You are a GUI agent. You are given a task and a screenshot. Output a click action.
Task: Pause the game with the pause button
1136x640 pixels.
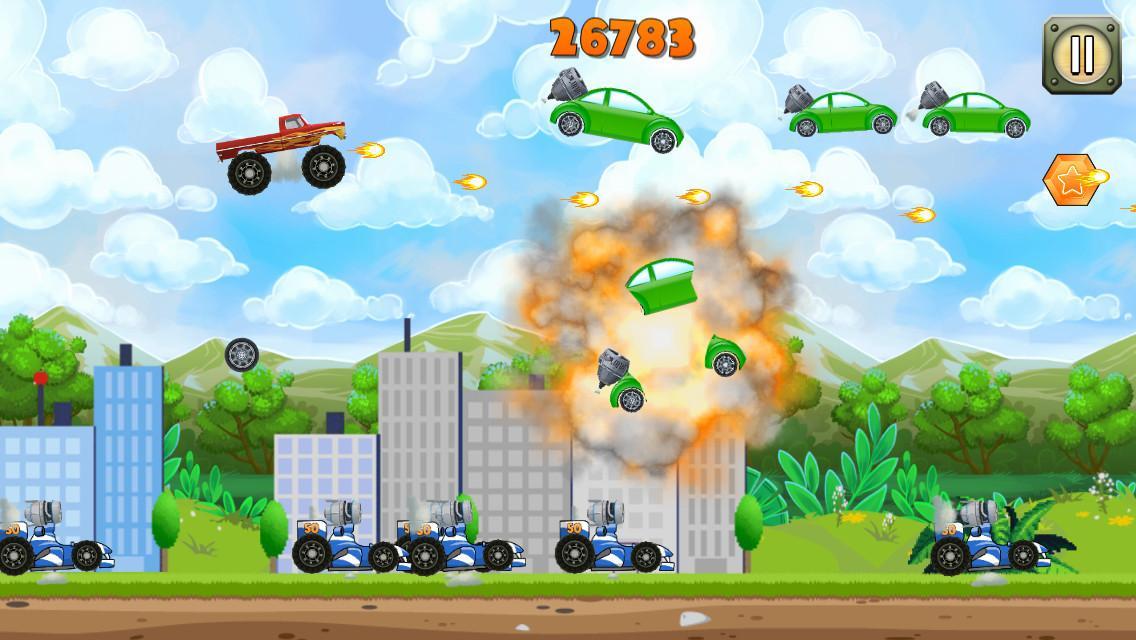1080,55
